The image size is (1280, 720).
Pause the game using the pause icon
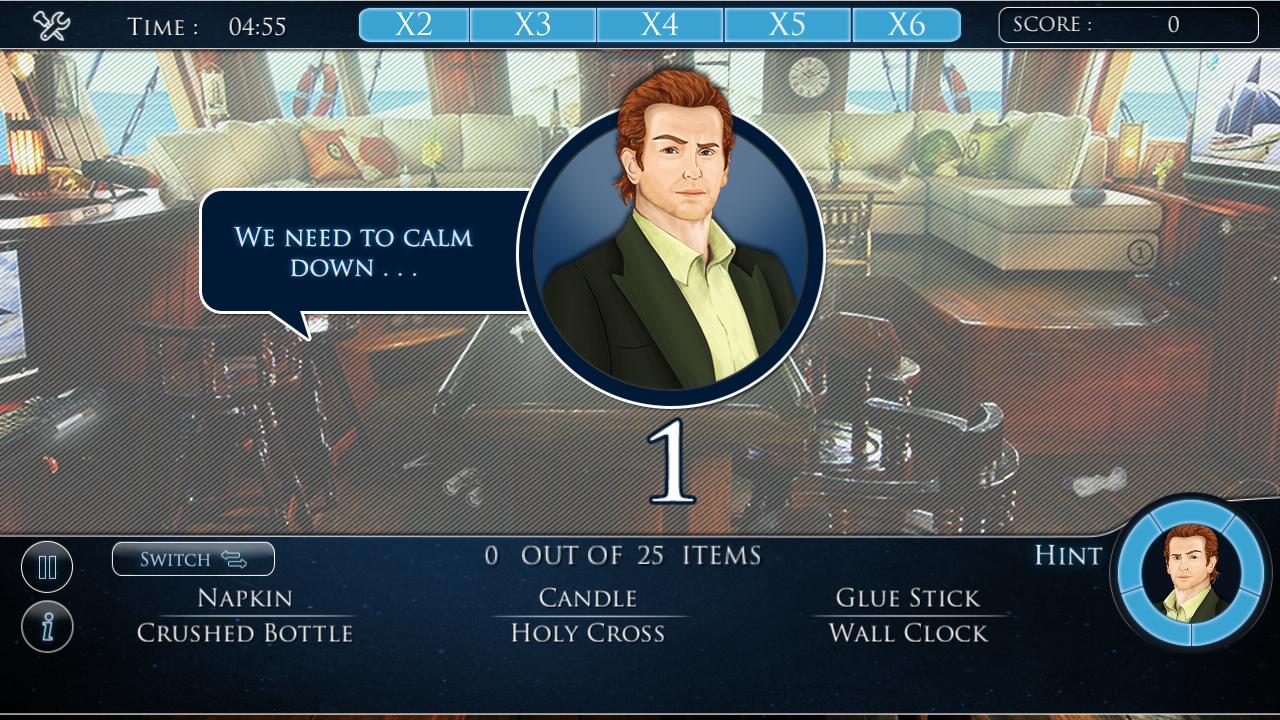pos(47,566)
